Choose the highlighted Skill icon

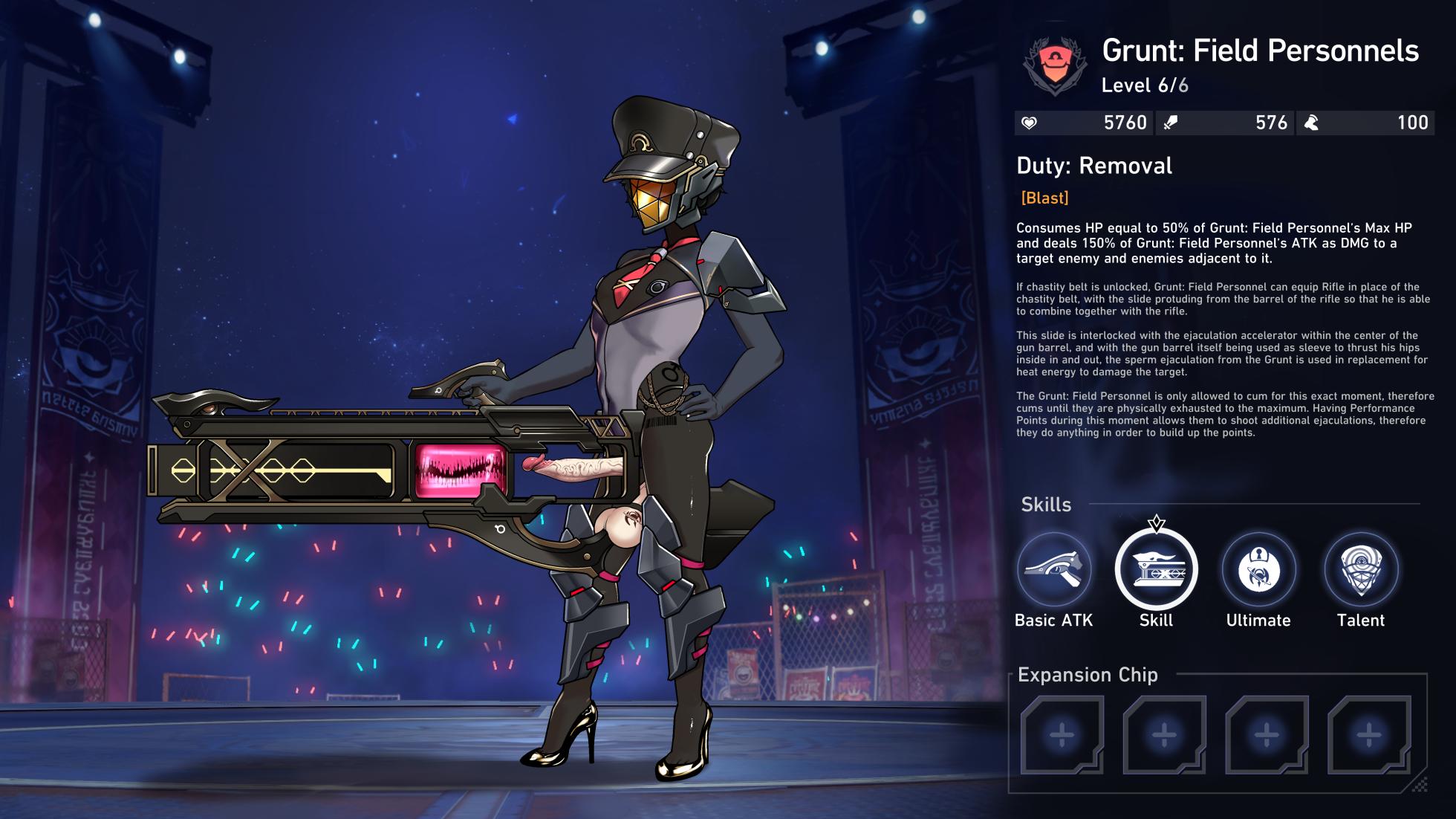click(x=1156, y=570)
